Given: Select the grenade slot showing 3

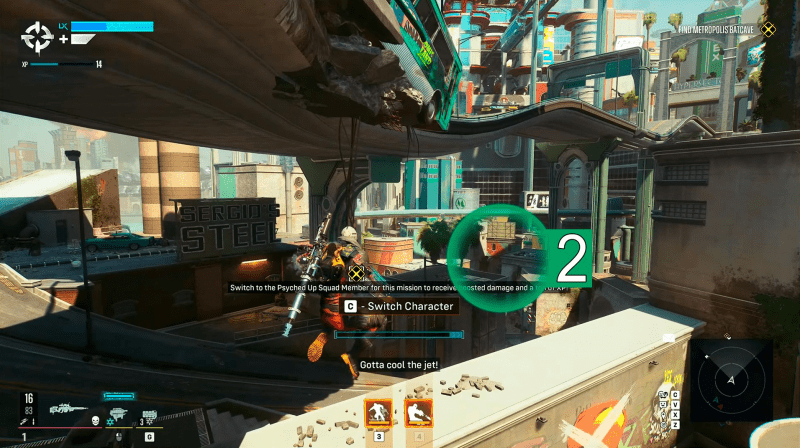Looking at the screenshot, I should 149,416.
